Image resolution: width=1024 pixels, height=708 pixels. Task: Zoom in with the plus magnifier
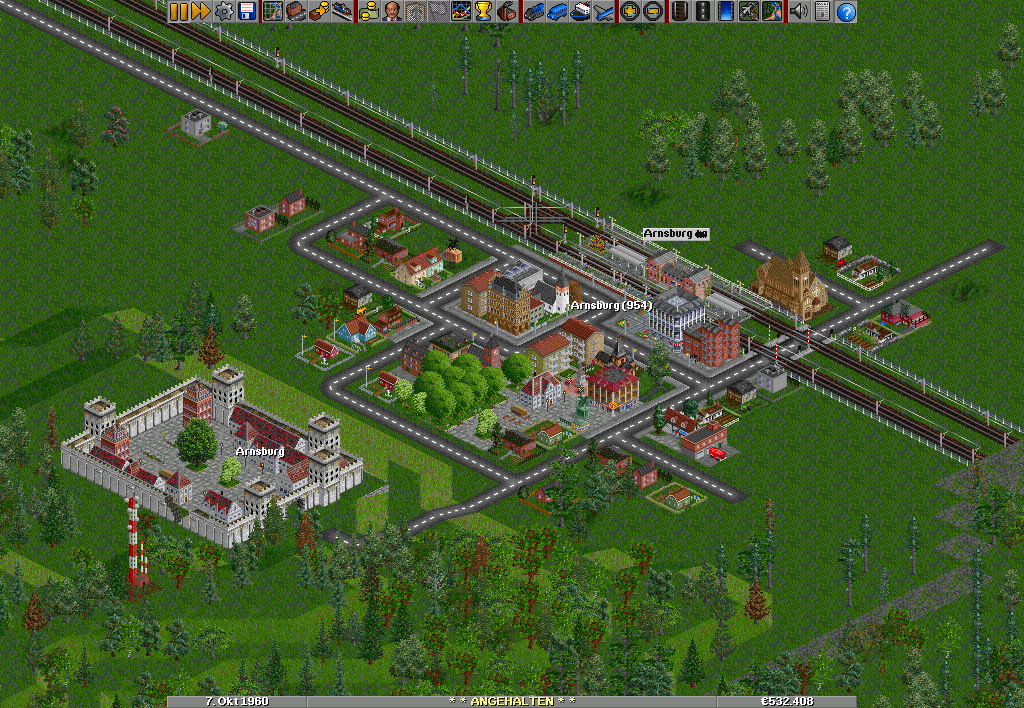(630, 12)
